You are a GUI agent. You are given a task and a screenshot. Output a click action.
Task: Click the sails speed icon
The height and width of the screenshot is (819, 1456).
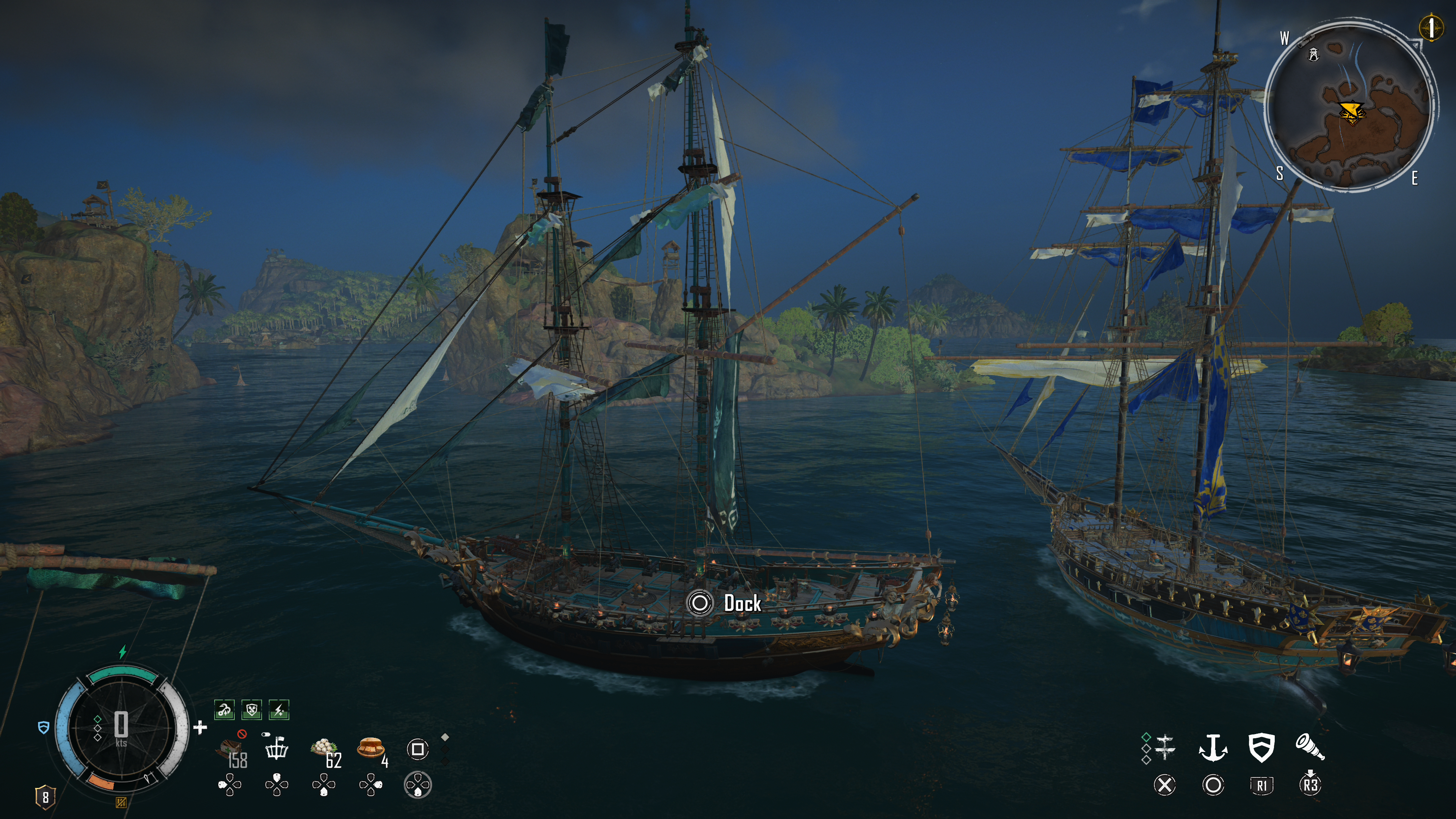coord(1165,747)
